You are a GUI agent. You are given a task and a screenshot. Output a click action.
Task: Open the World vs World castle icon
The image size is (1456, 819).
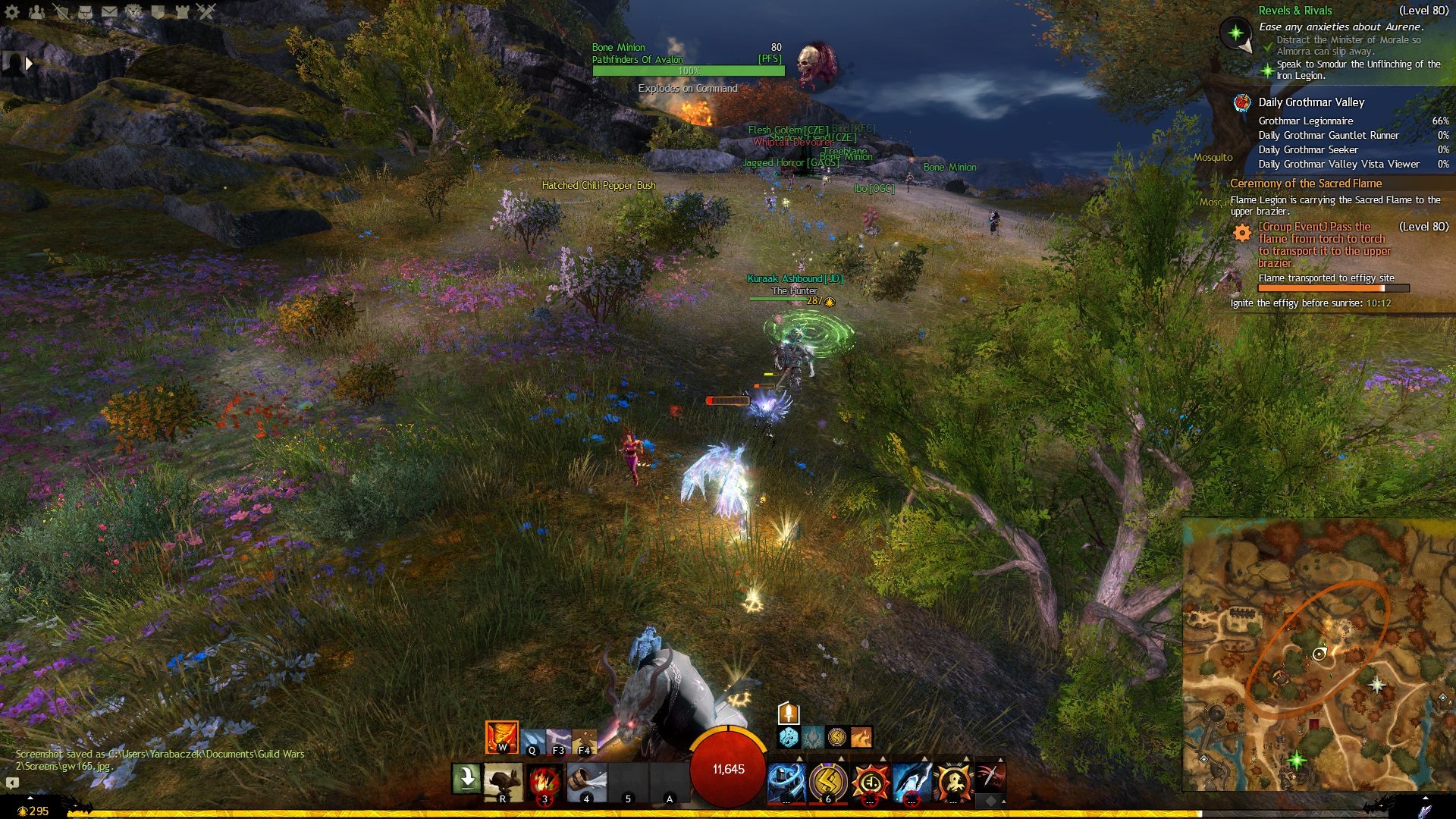[x=182, y=11]
